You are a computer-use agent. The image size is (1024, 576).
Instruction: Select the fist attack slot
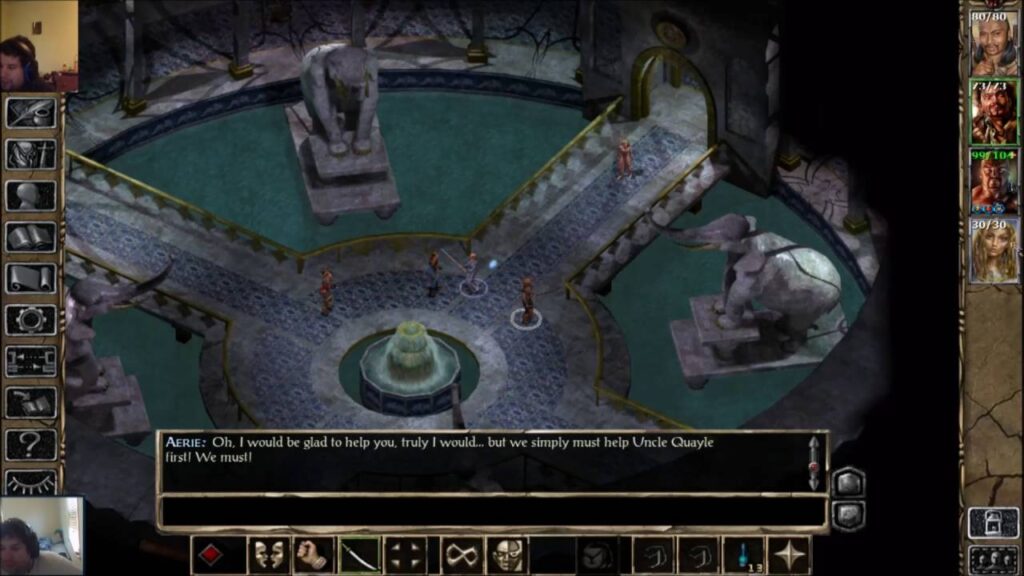click(312, 555)
